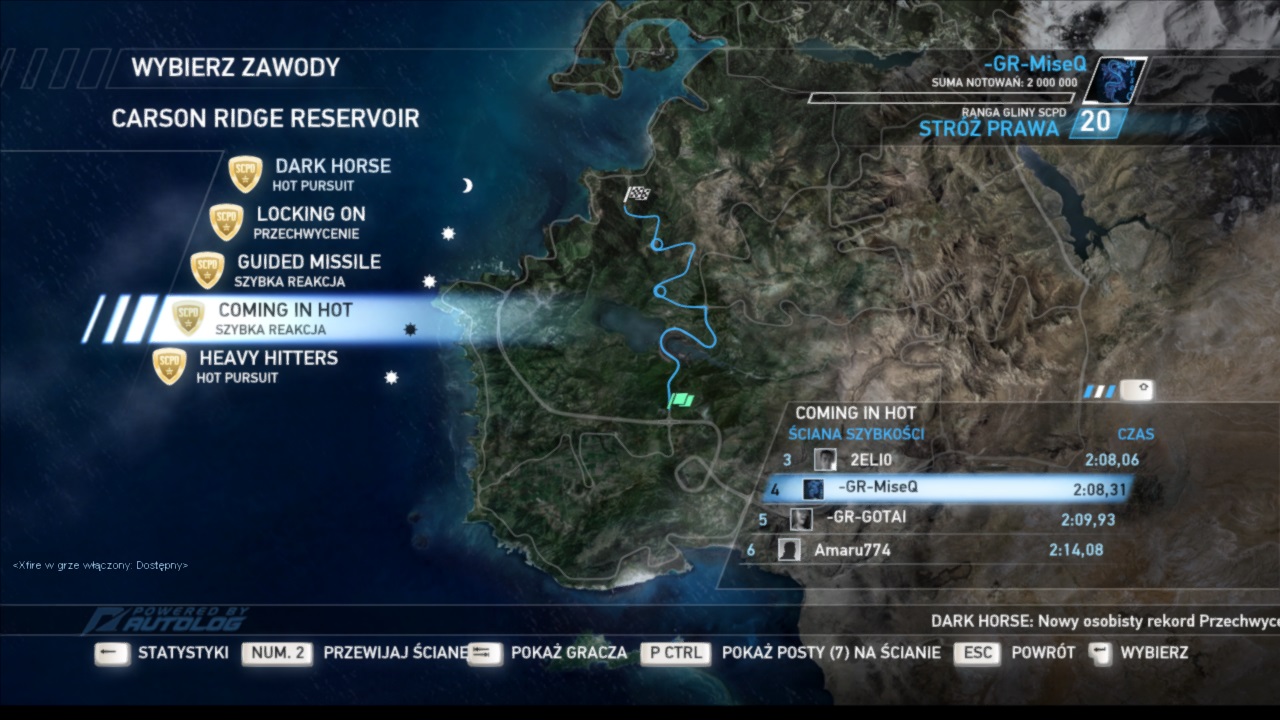This screenshot has width=1280, height=720.
Task: Select the Dark Horse hot pursuit event
Action: pyautogui.click(x=332, y=173)
